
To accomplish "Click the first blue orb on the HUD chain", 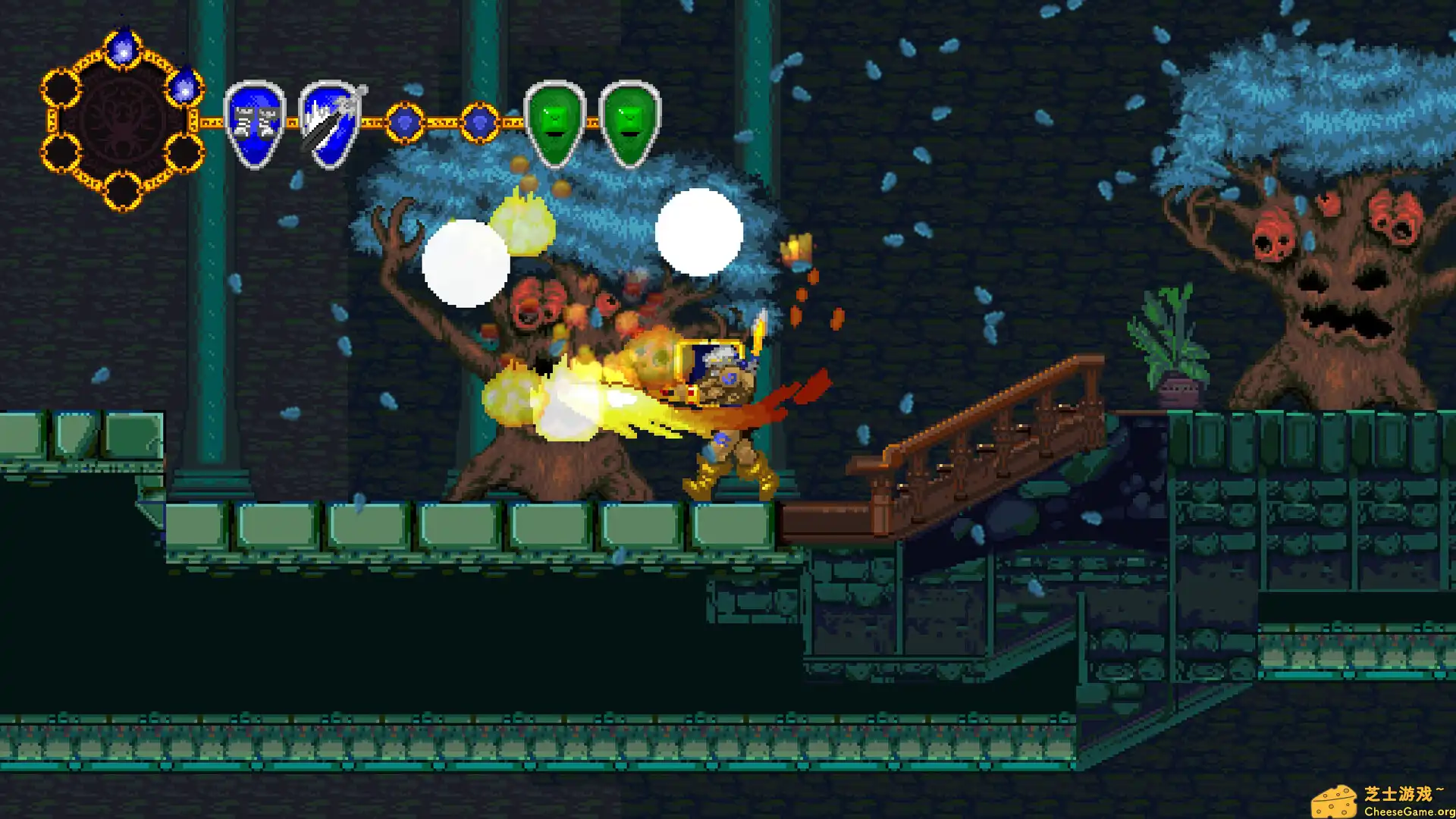I will point(404,119).
